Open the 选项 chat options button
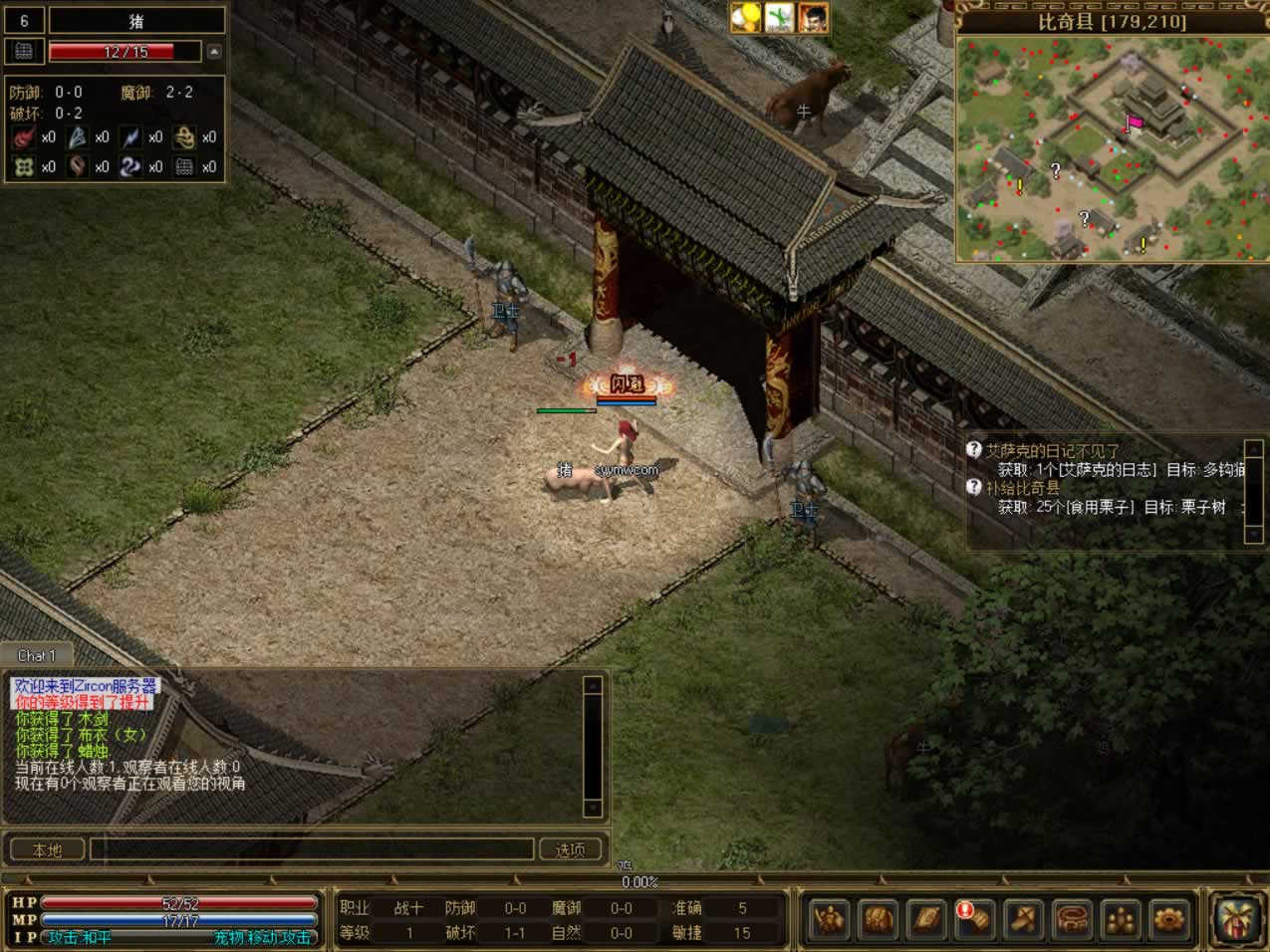1270x952 pixels. pos(570,849)
